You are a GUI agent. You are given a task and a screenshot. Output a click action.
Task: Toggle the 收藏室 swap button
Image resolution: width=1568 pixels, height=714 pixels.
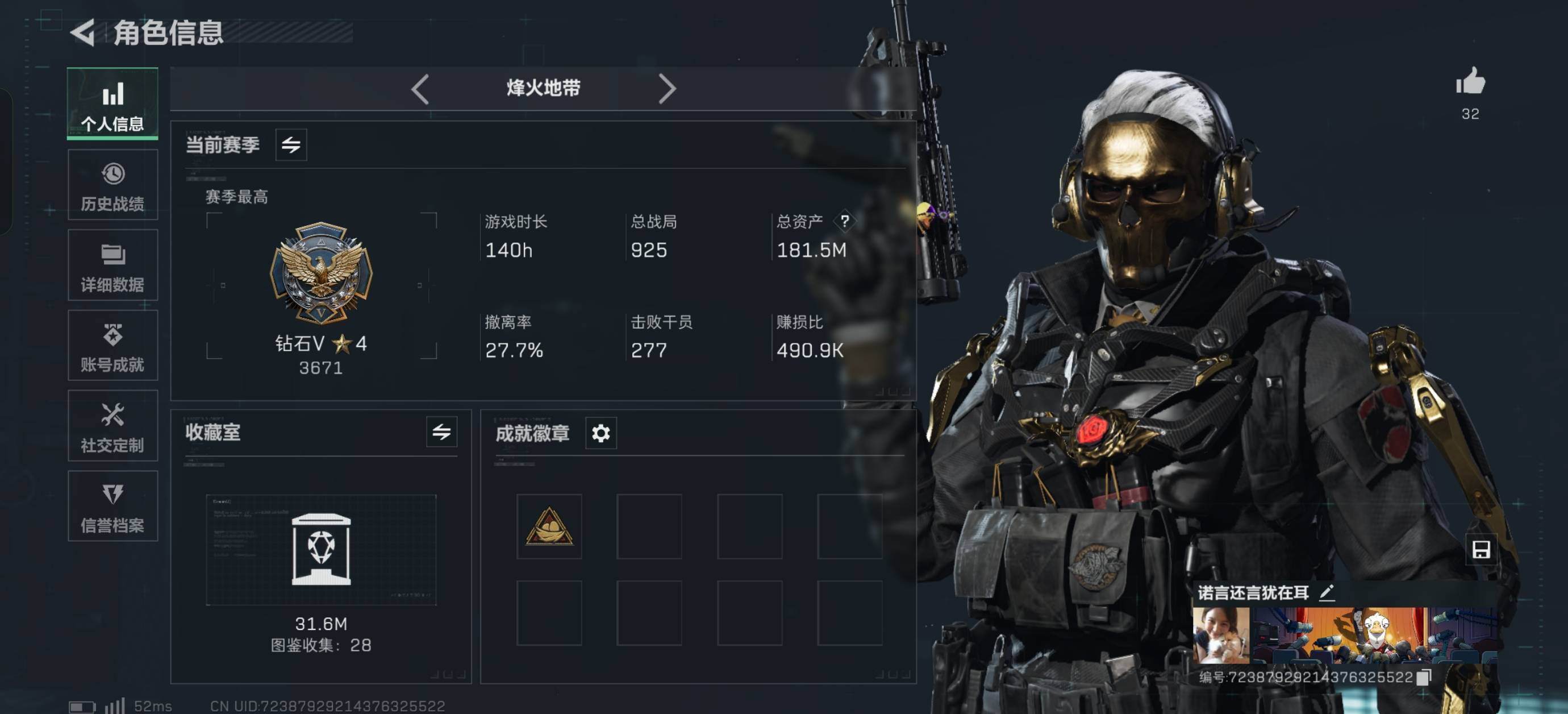pos(441,433)
